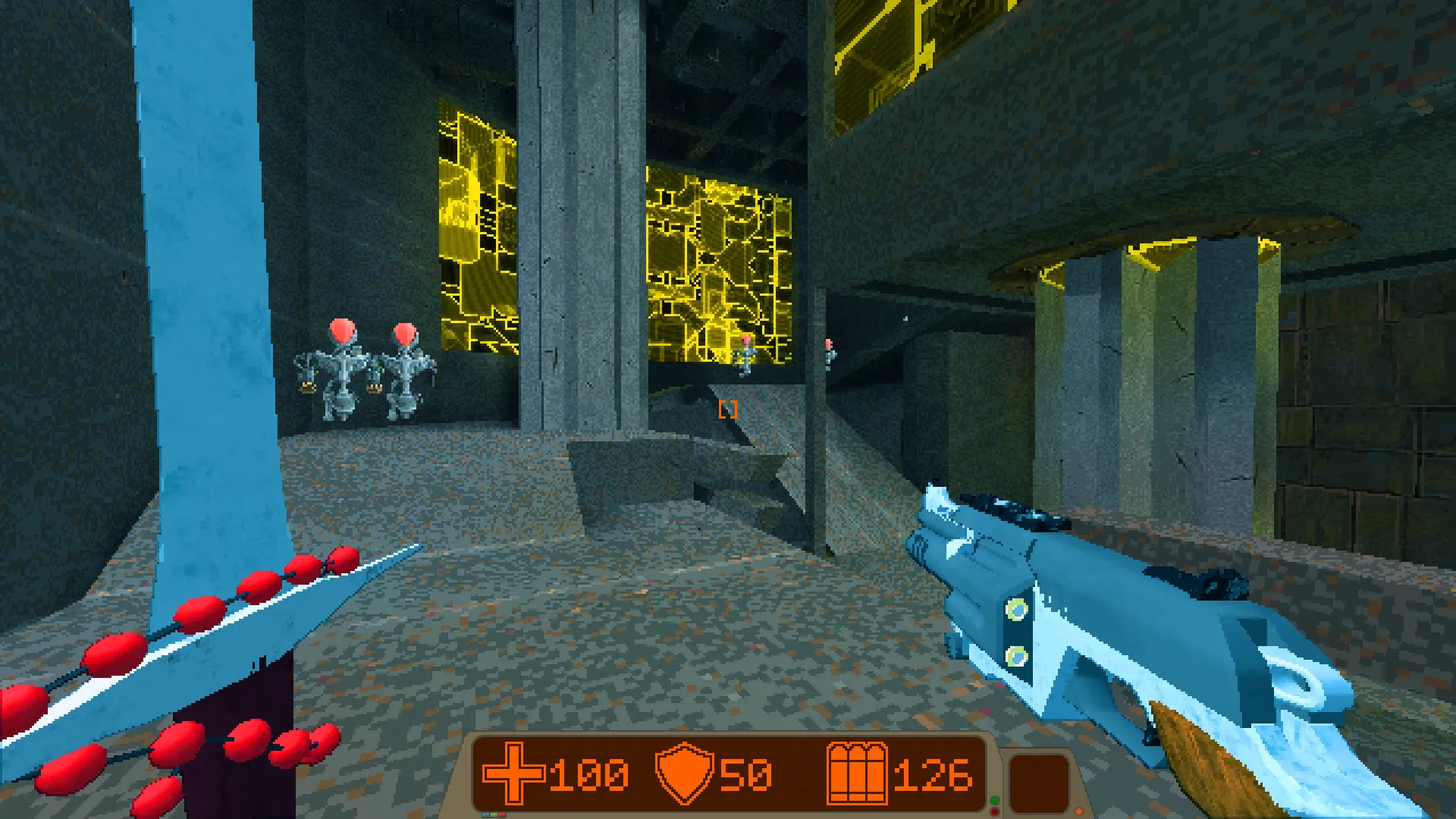Viewport: 1456px width, 819px height.
Task: Toggle the green indicator light on the HUD
Action: click(x=995, y=799)
